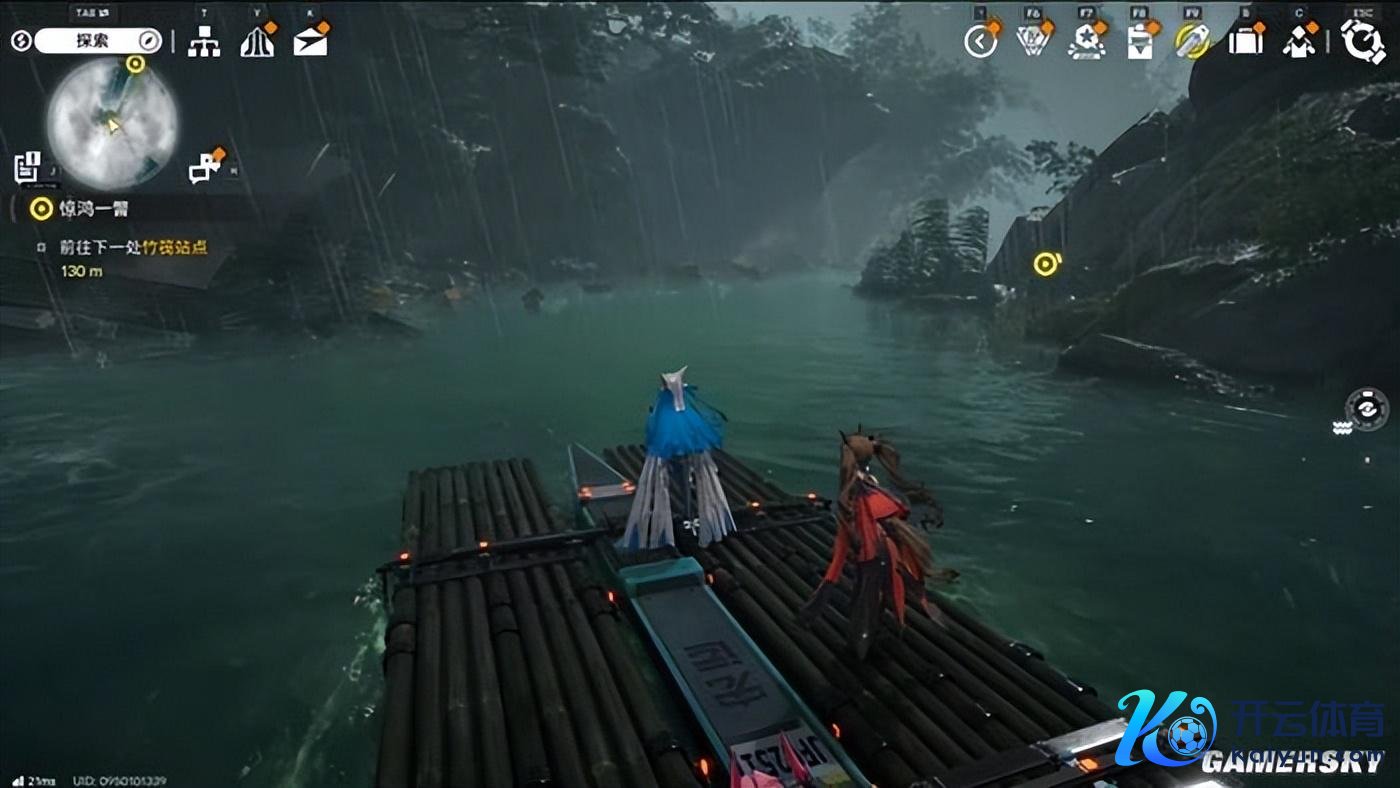Open the suitcase inventory icon

point(1246,41)
